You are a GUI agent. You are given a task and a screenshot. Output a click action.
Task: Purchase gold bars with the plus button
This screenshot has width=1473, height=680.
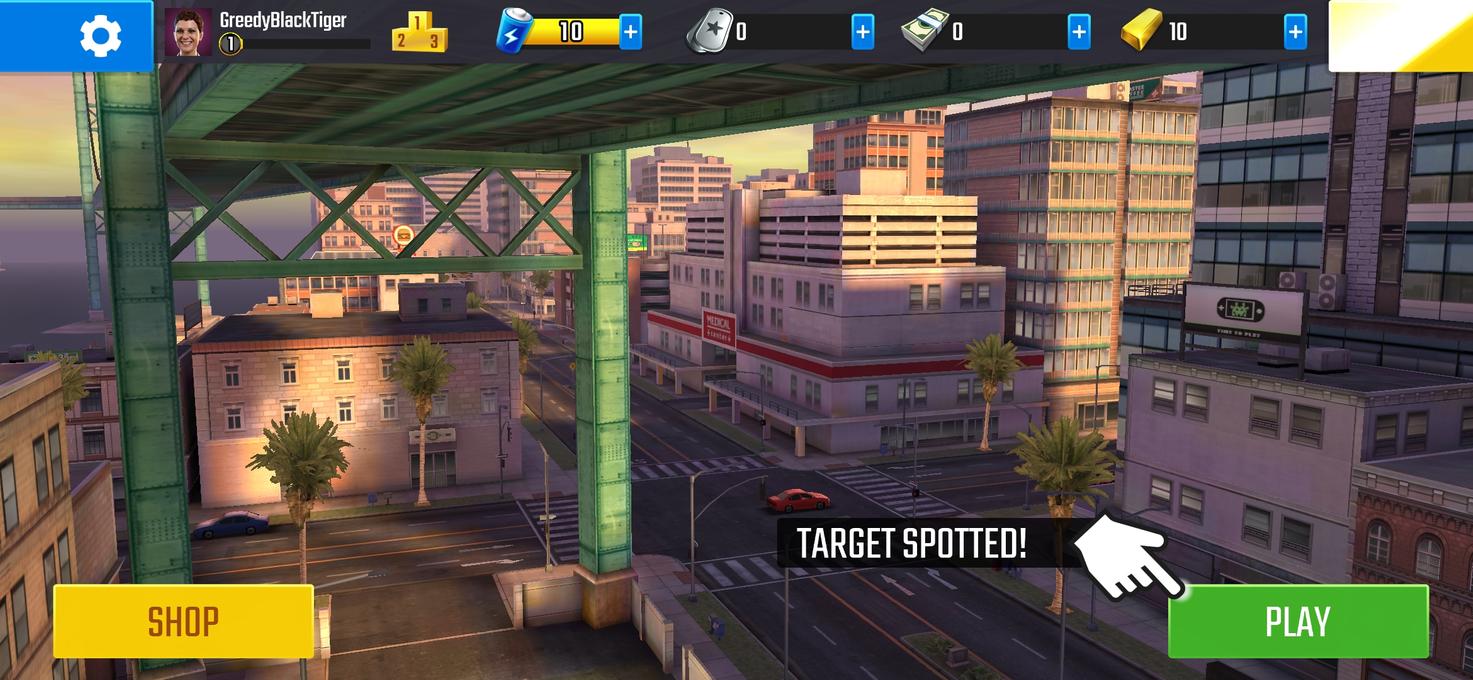click(x=1295, y=32)
